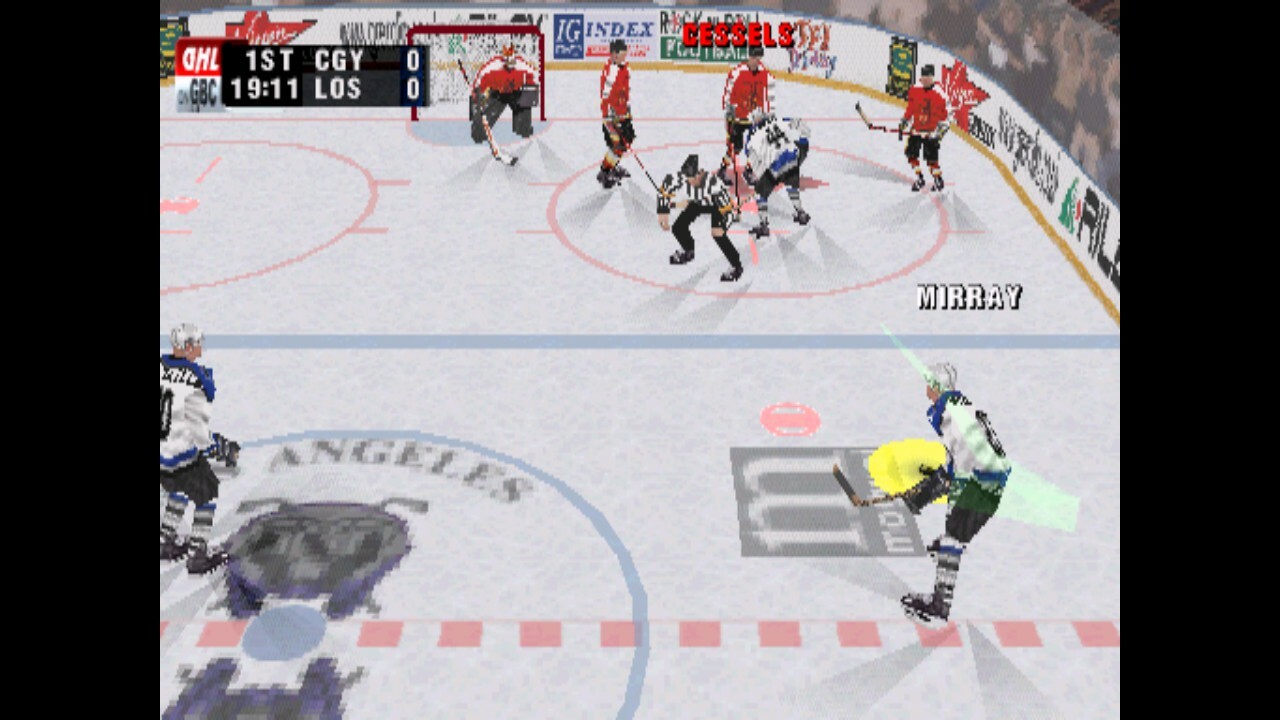Select the MIRRAY player name label
This screenshot has width=1280, height=720.
pos(966,296)
